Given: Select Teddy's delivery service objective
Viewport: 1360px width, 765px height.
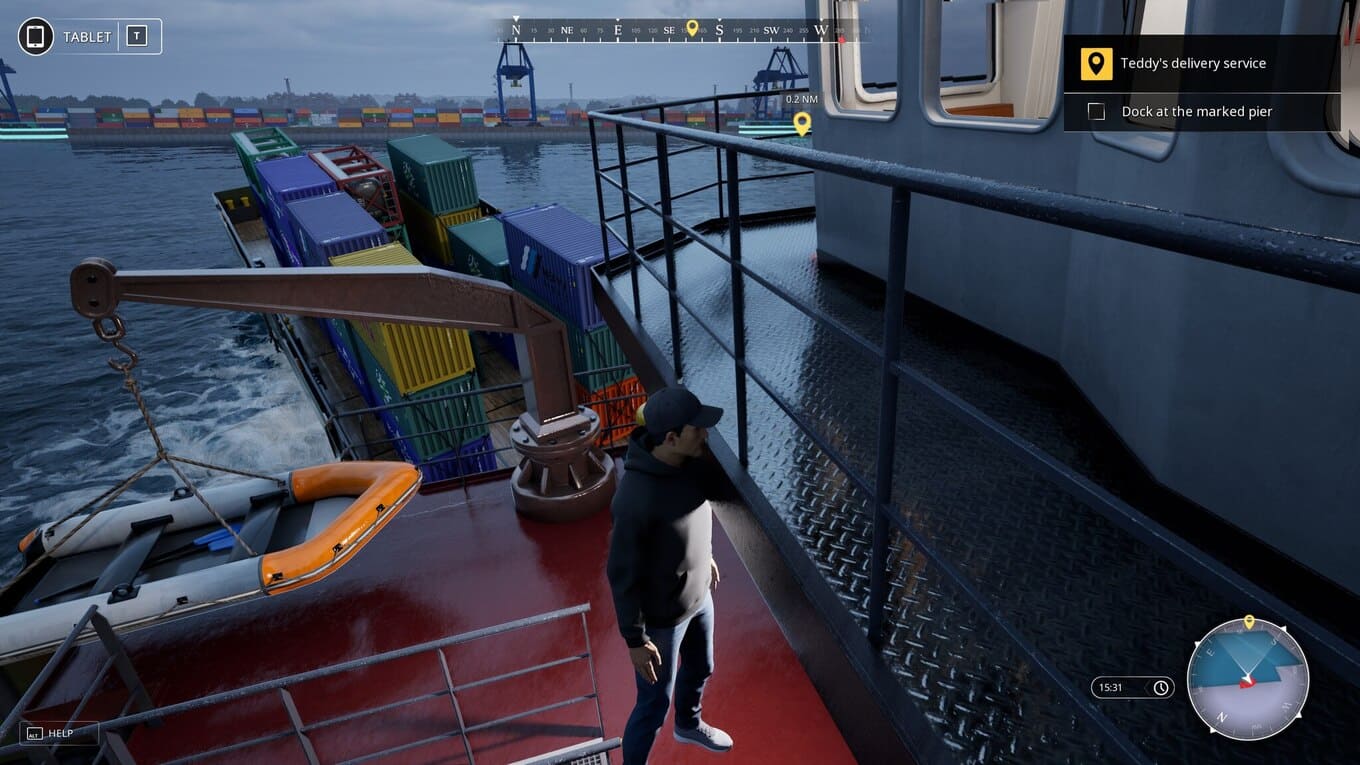Looking at the screenshot, I should coord(1192,63).
